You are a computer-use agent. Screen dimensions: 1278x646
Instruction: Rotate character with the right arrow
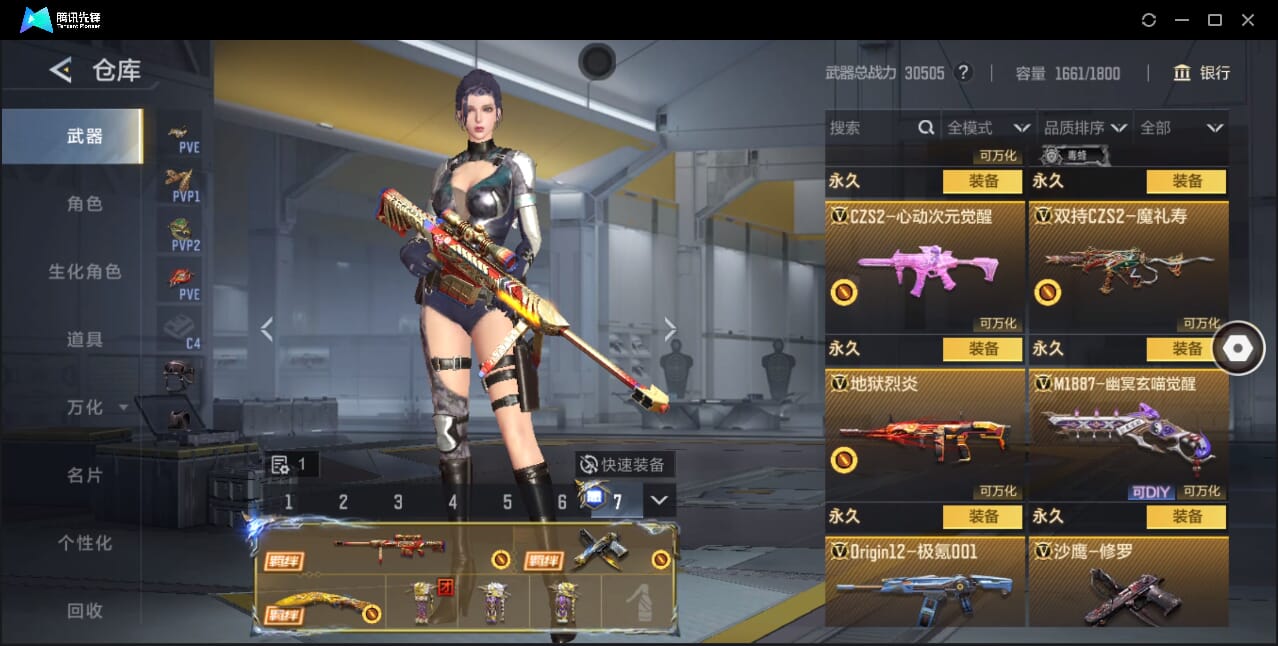pyautogui.click(x=670, y=329)
